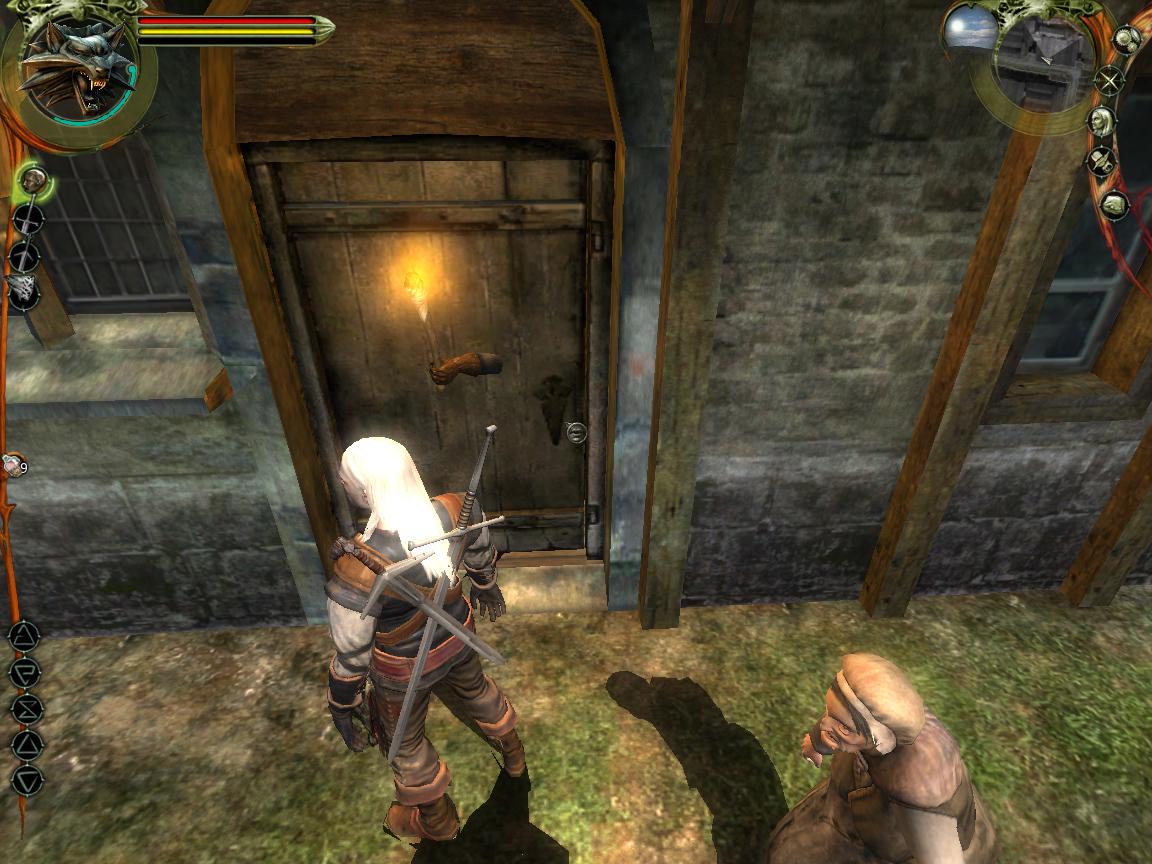Cast the sign with the hourglass-shaped glyph
This screenshot has height=864, width=1152.
click(26, 709)
